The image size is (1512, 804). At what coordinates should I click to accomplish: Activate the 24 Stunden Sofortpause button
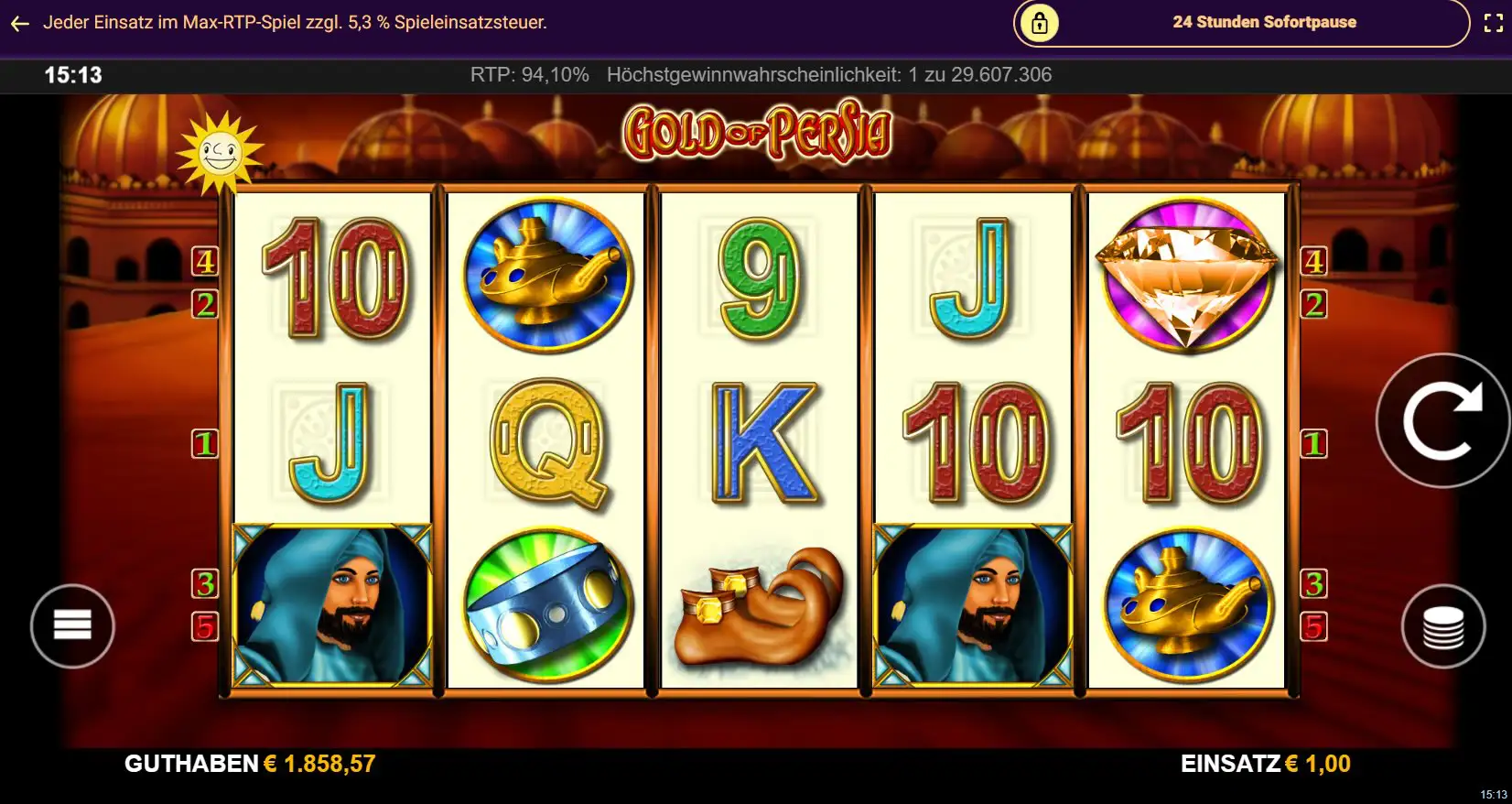[x=1263, y=23]
